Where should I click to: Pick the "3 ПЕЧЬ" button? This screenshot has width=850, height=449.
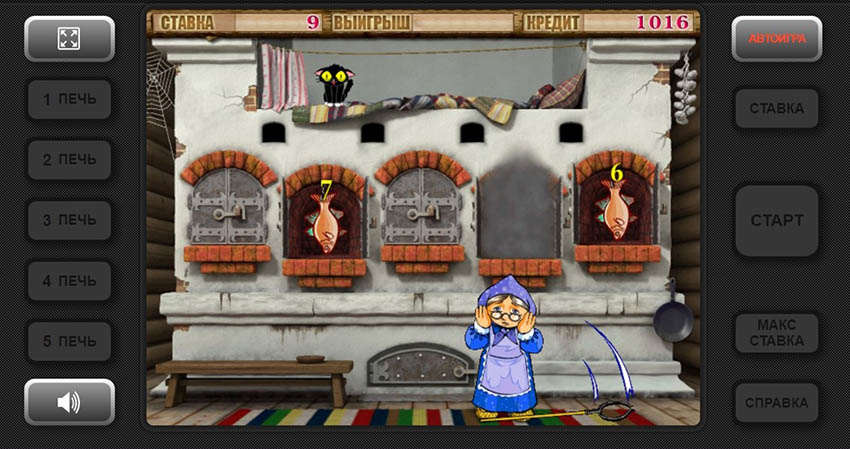(69, 220)
